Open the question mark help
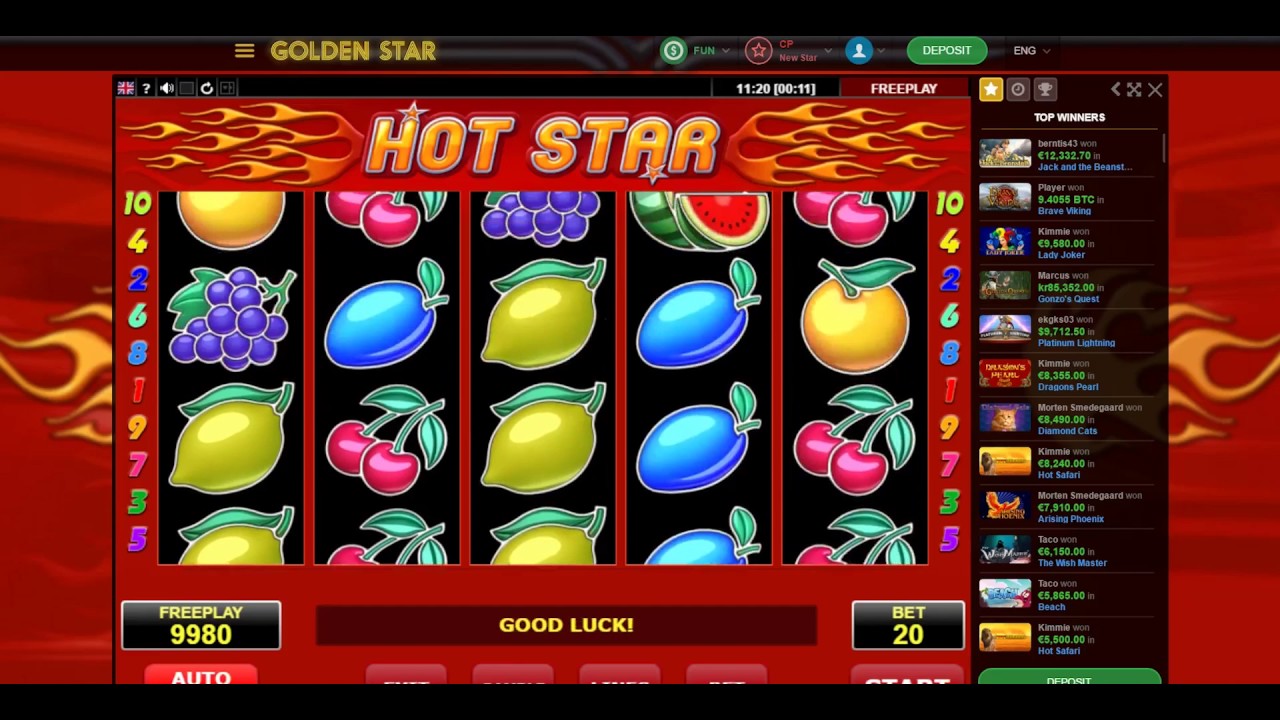 coord(146,88)
